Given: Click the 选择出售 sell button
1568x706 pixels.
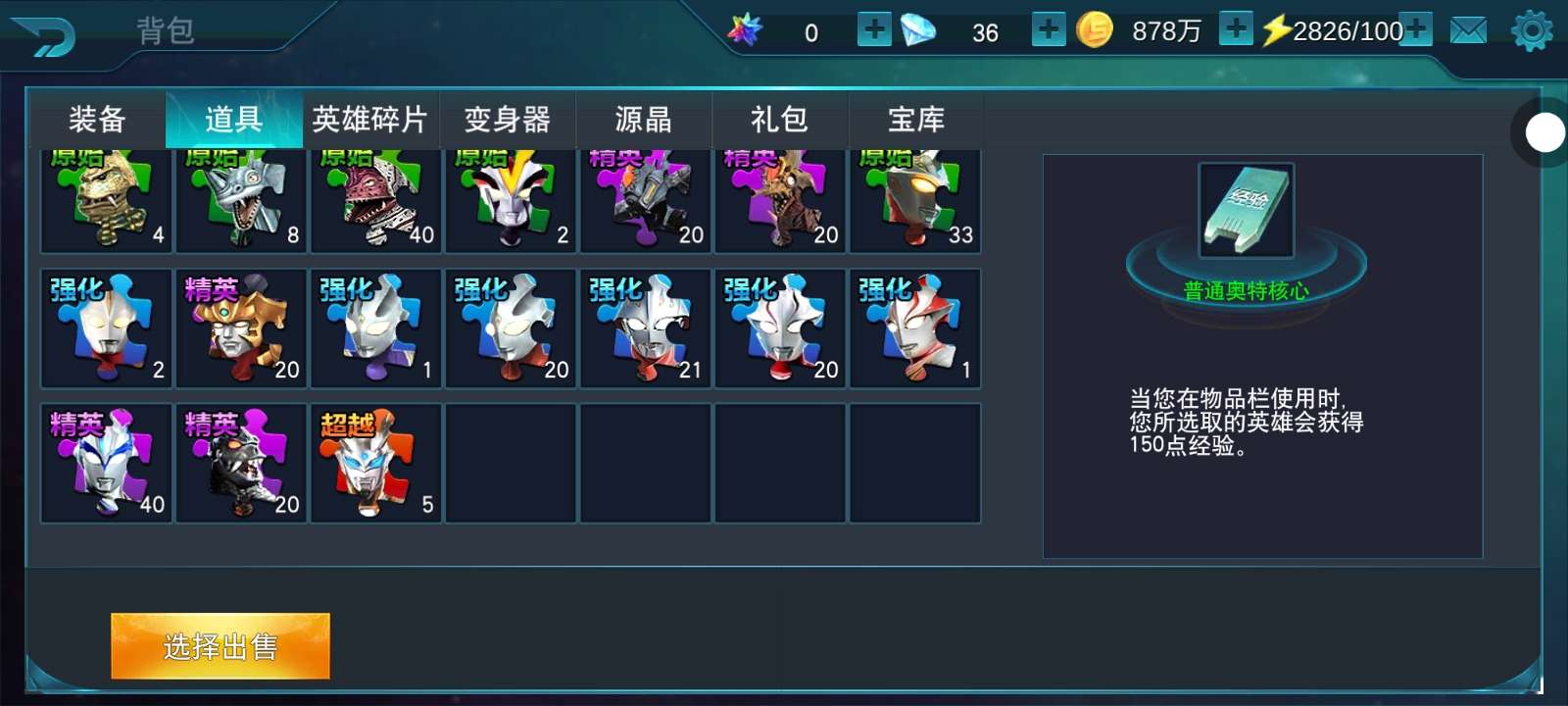Looking at the screenshot, I should [x=220, y=646].
